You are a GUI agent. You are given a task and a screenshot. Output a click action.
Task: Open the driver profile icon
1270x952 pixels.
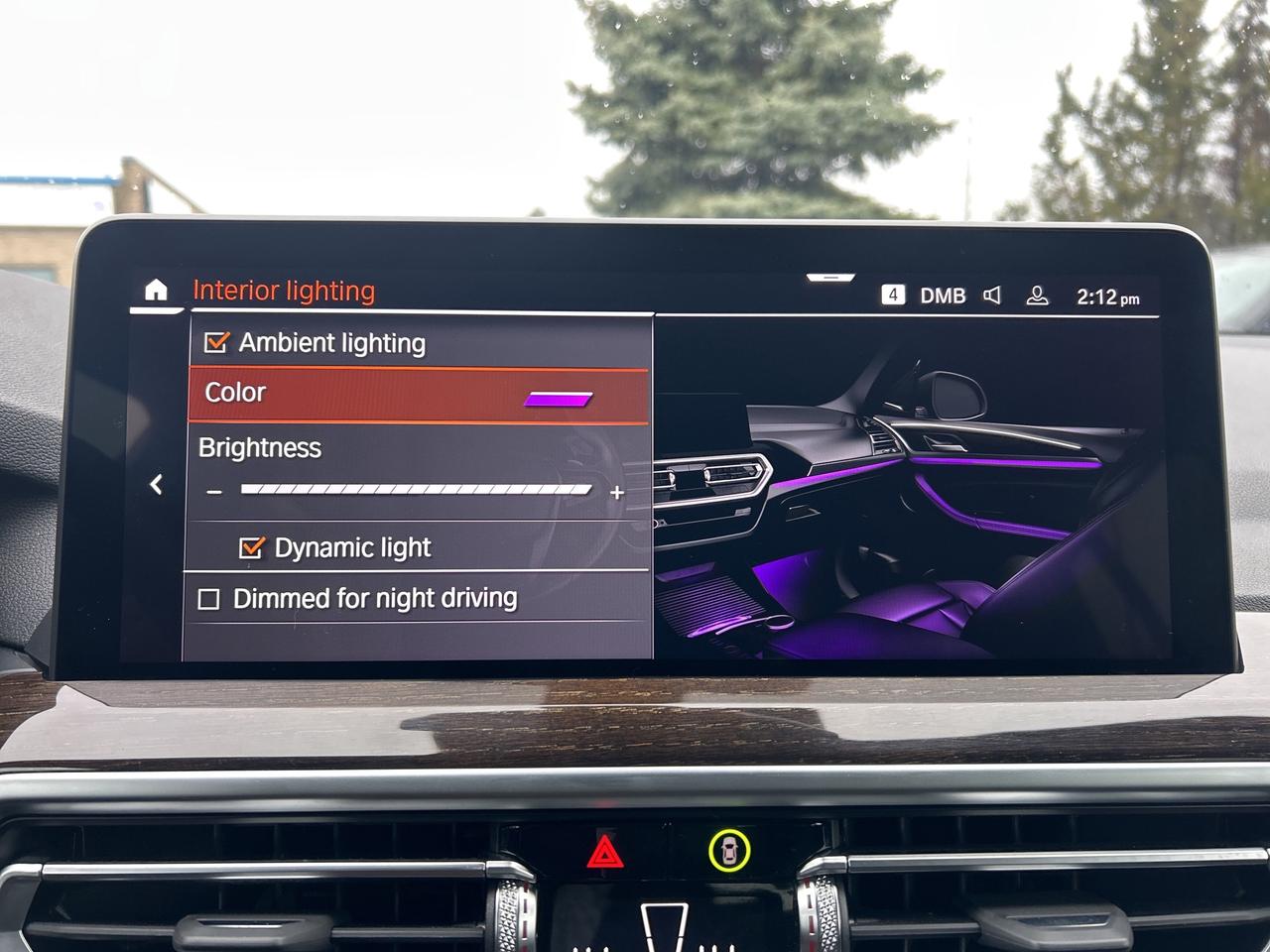[1039, 294]
